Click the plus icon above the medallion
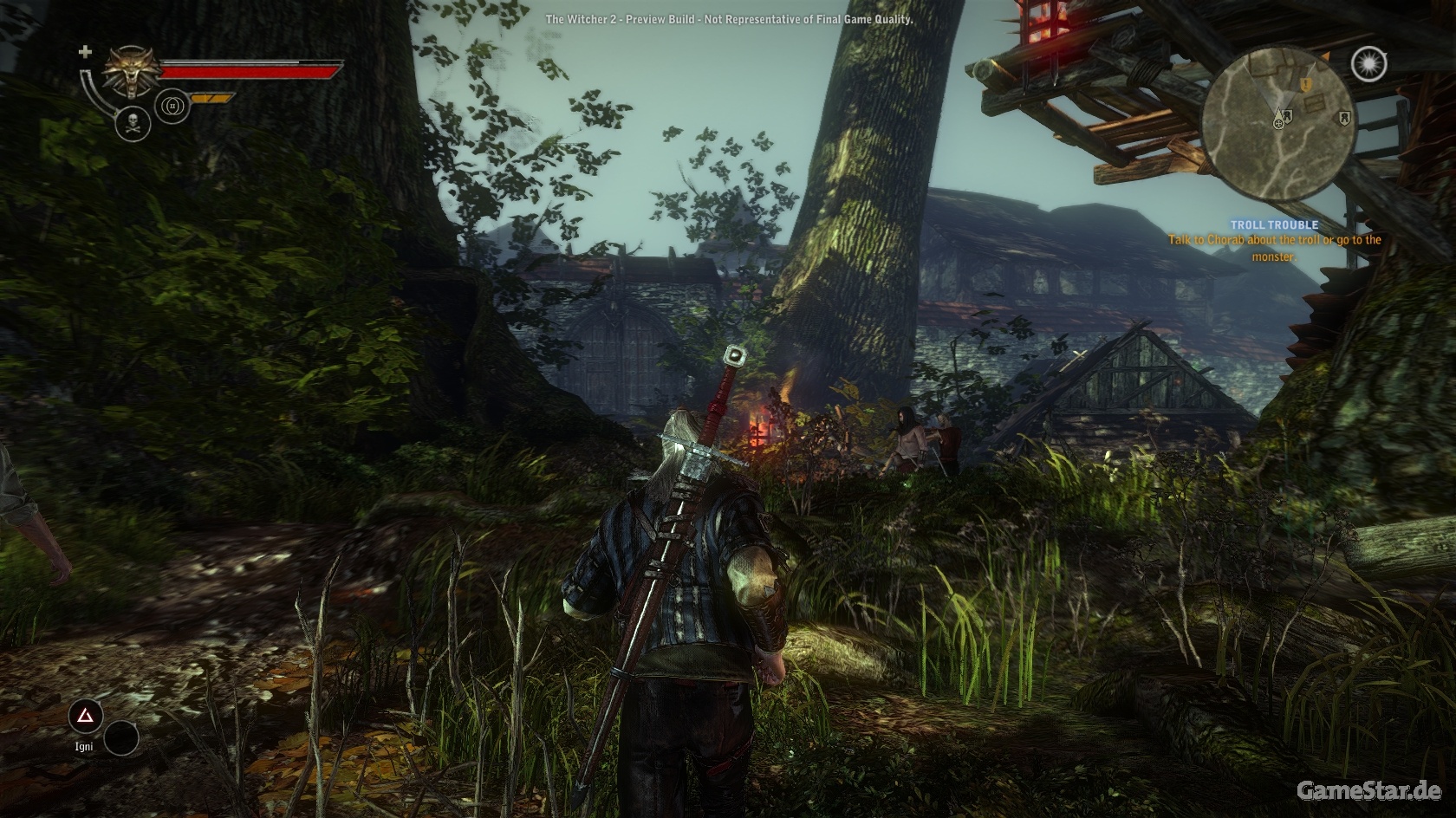The image size is (1456, 818). pyautogui.click(x=85, y=52)
